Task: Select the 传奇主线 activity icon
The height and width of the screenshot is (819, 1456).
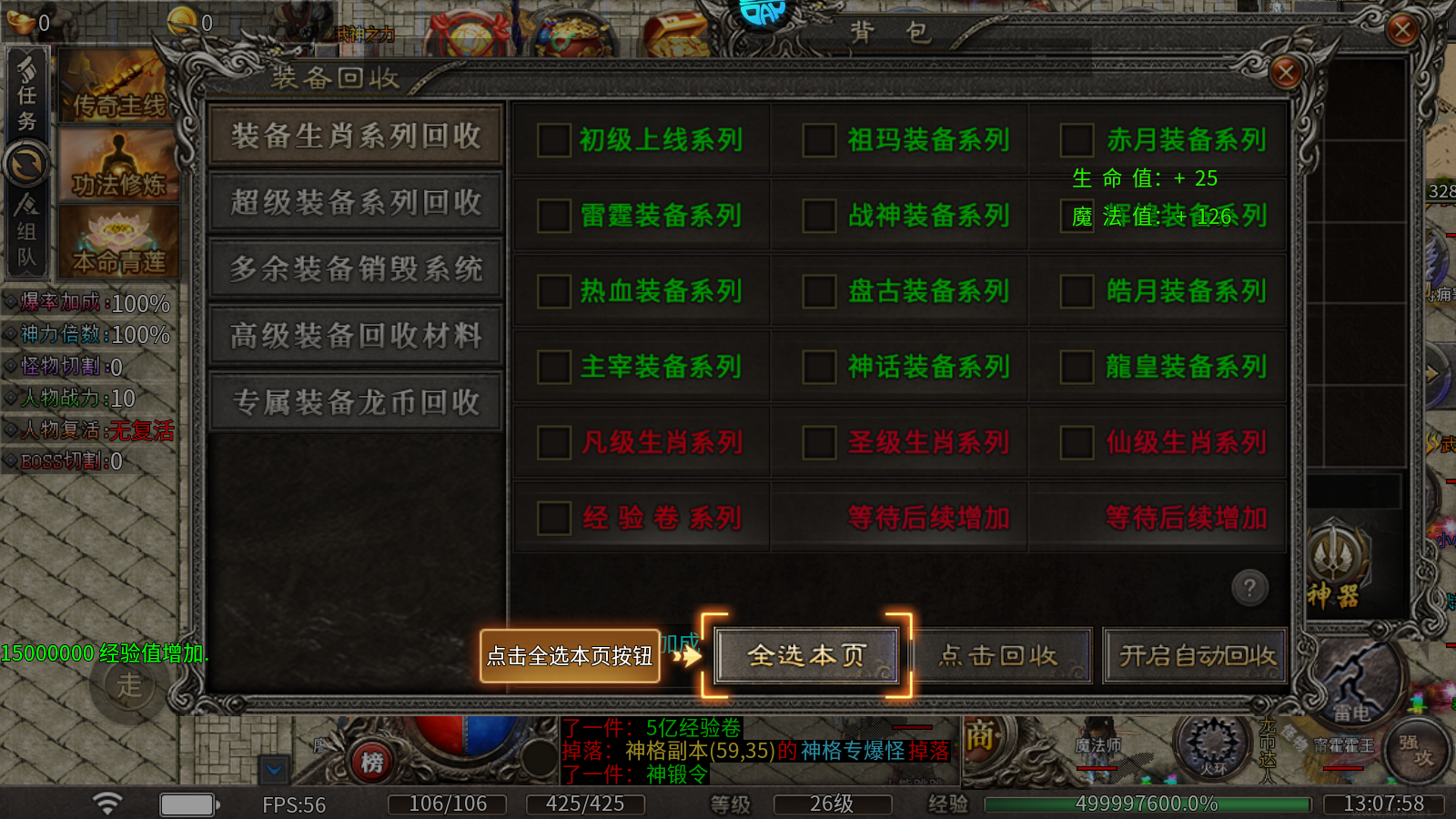Action: click(x=116, y=86)
